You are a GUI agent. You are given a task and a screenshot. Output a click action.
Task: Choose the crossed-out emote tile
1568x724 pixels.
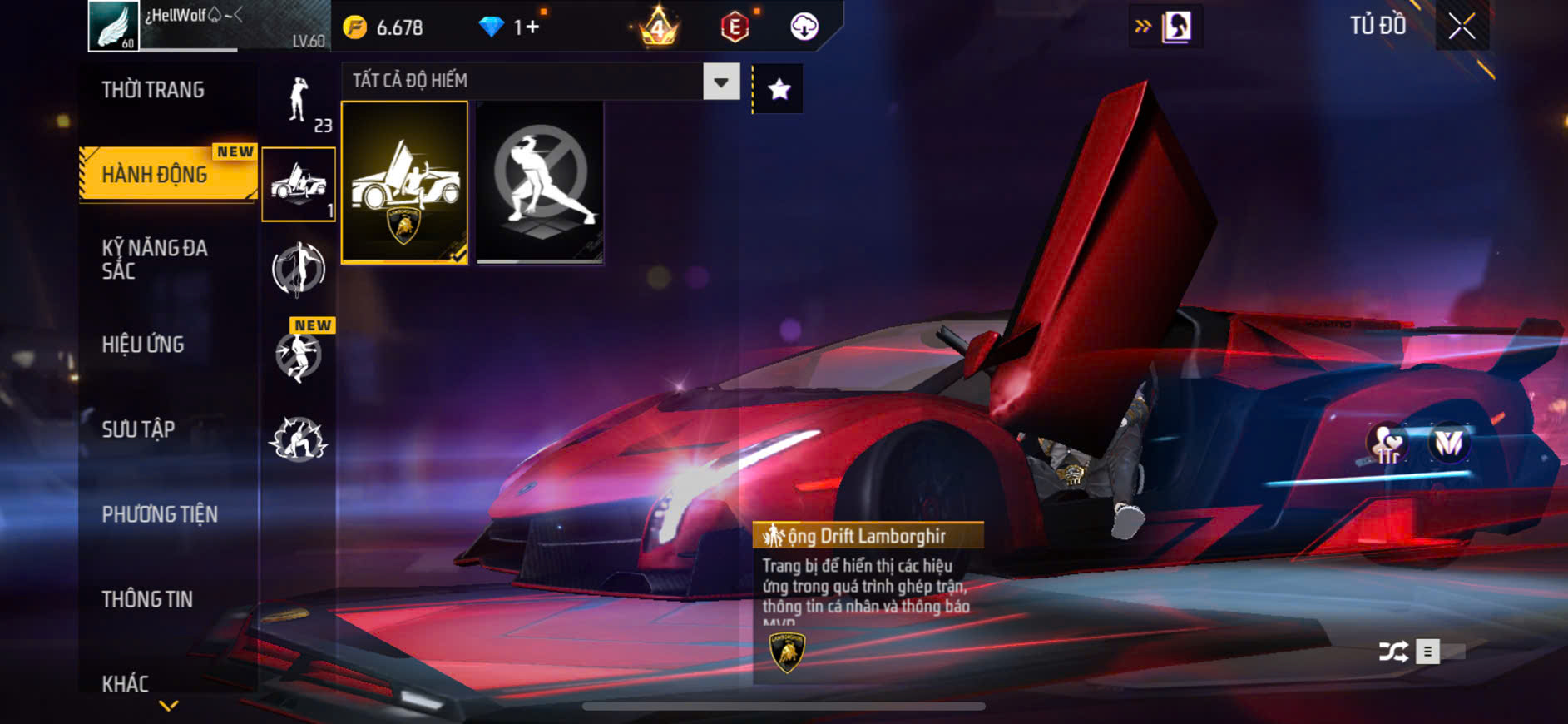[x=540, y=182]
